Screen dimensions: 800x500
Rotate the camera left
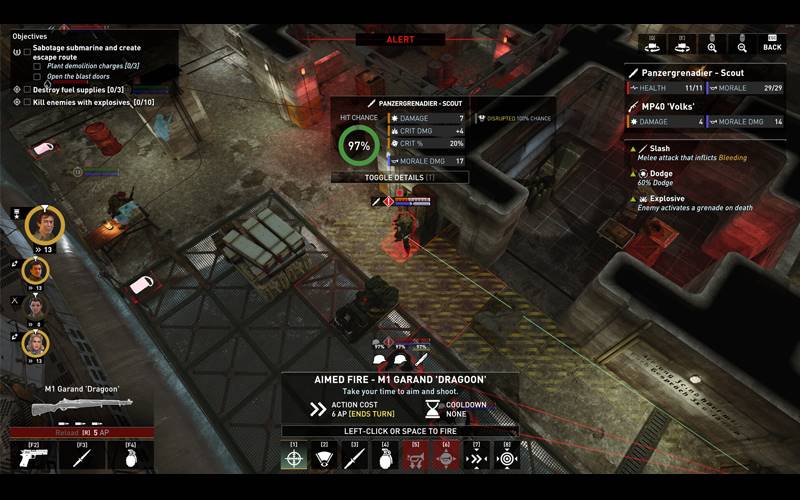click(x=653, y=44)
